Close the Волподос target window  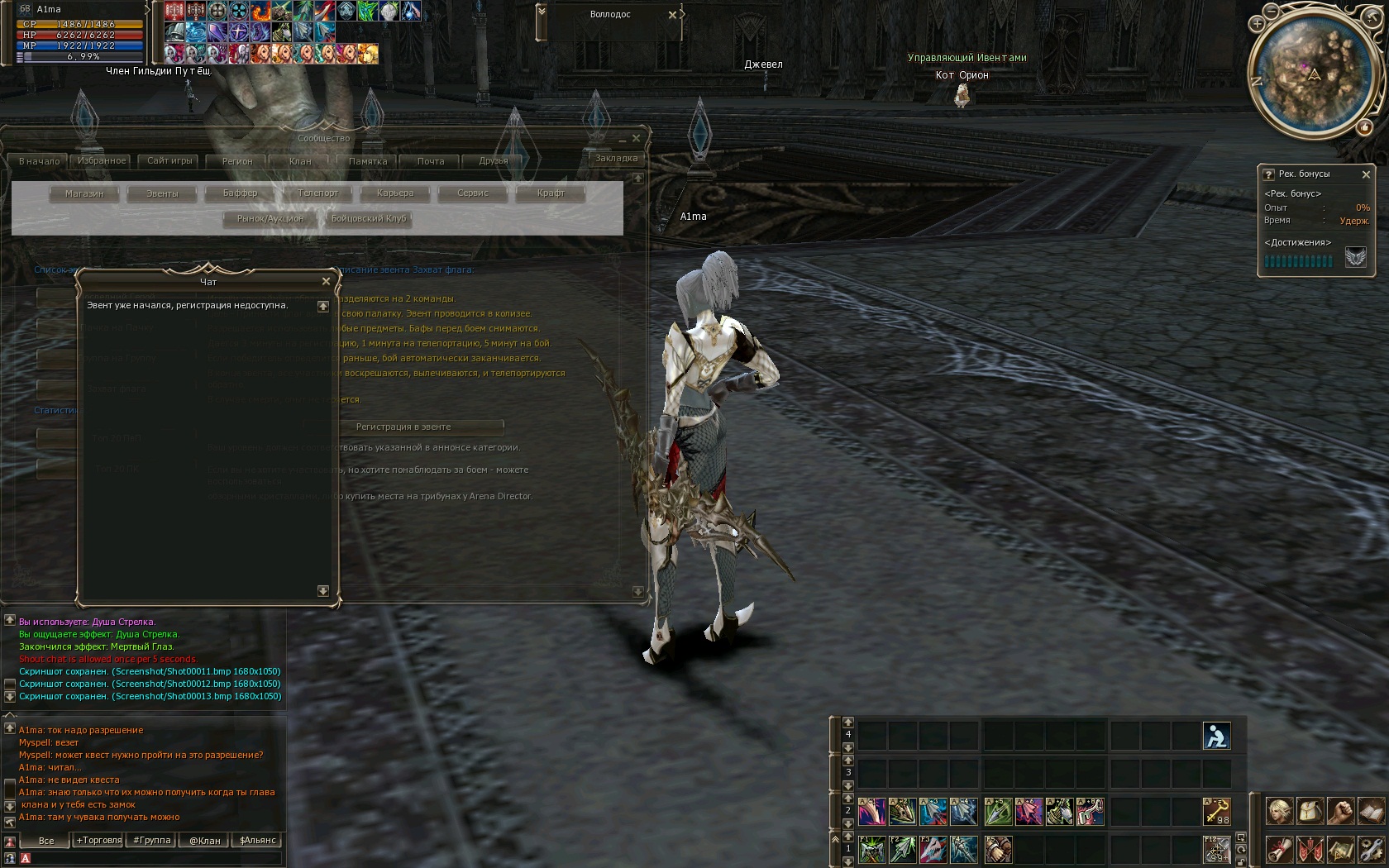(672, 15)
